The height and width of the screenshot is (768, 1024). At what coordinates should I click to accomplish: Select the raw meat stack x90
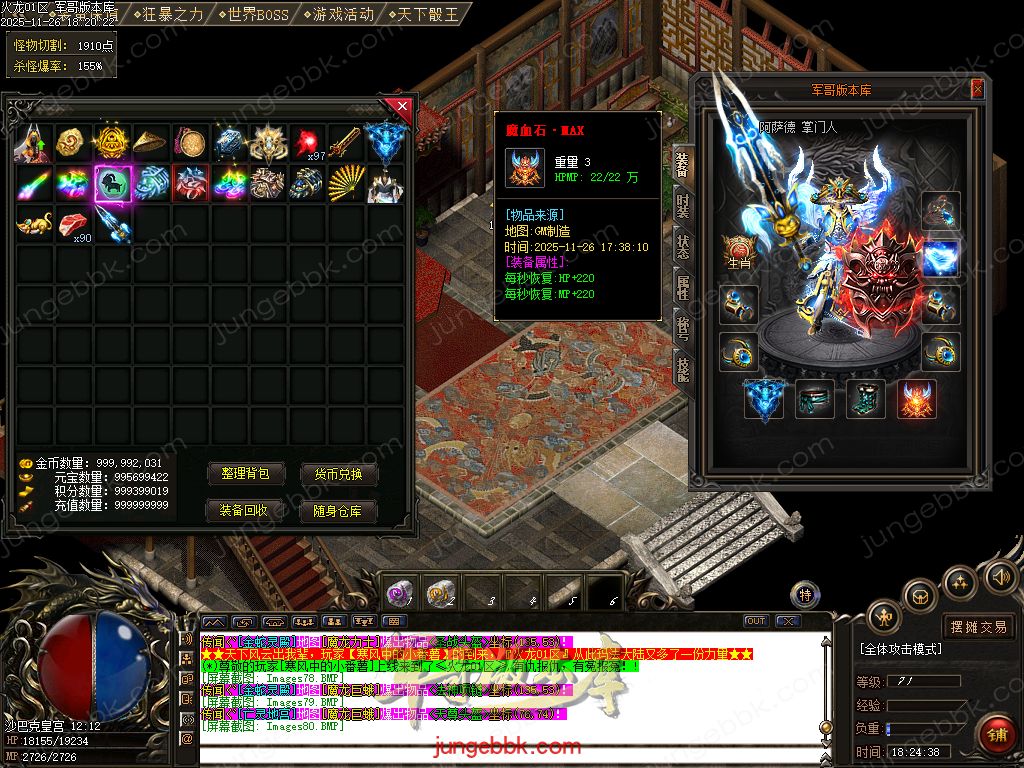(x=73, y=225)
